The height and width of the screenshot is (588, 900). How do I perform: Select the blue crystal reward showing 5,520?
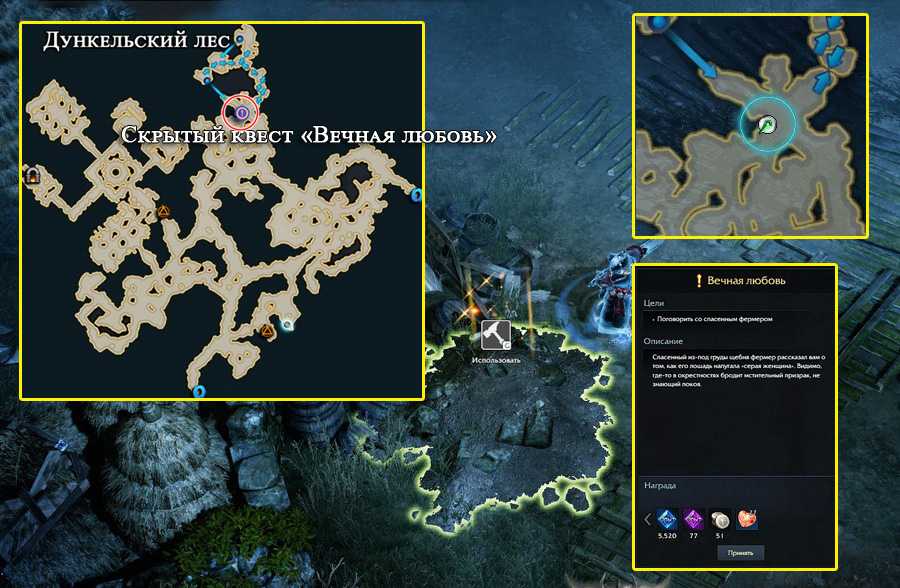[667, 519]
